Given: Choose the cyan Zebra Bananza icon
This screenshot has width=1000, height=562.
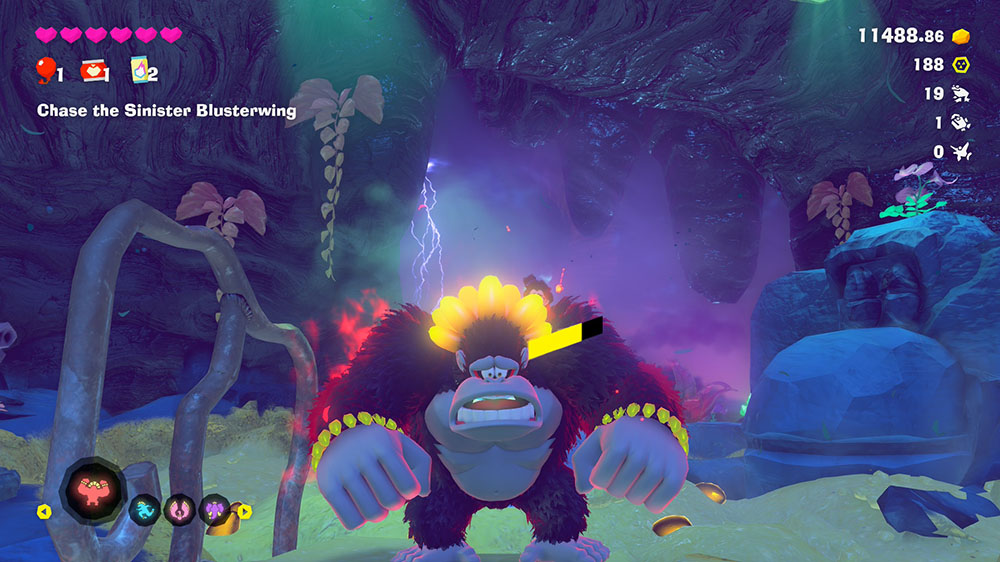Looking at the screenshot, I should [x=145, y=511].
